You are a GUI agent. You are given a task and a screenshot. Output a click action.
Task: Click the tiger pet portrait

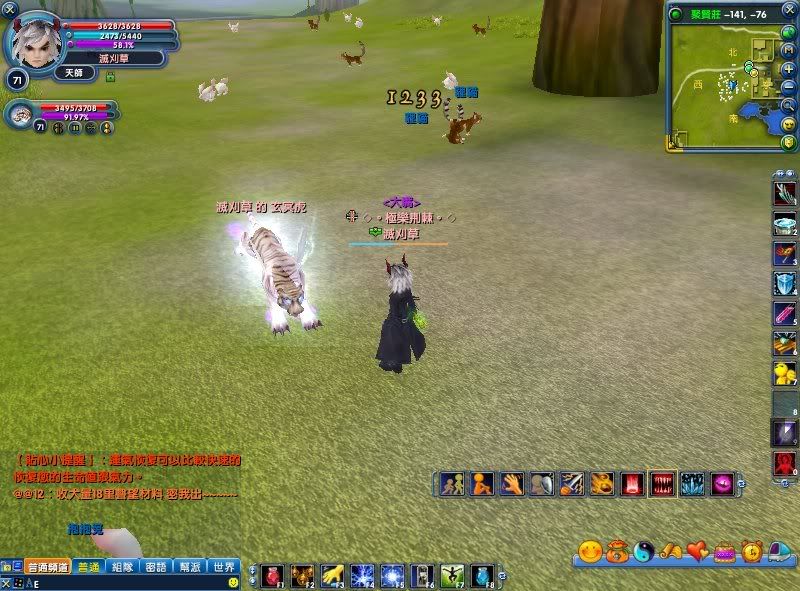click(19, 114)
